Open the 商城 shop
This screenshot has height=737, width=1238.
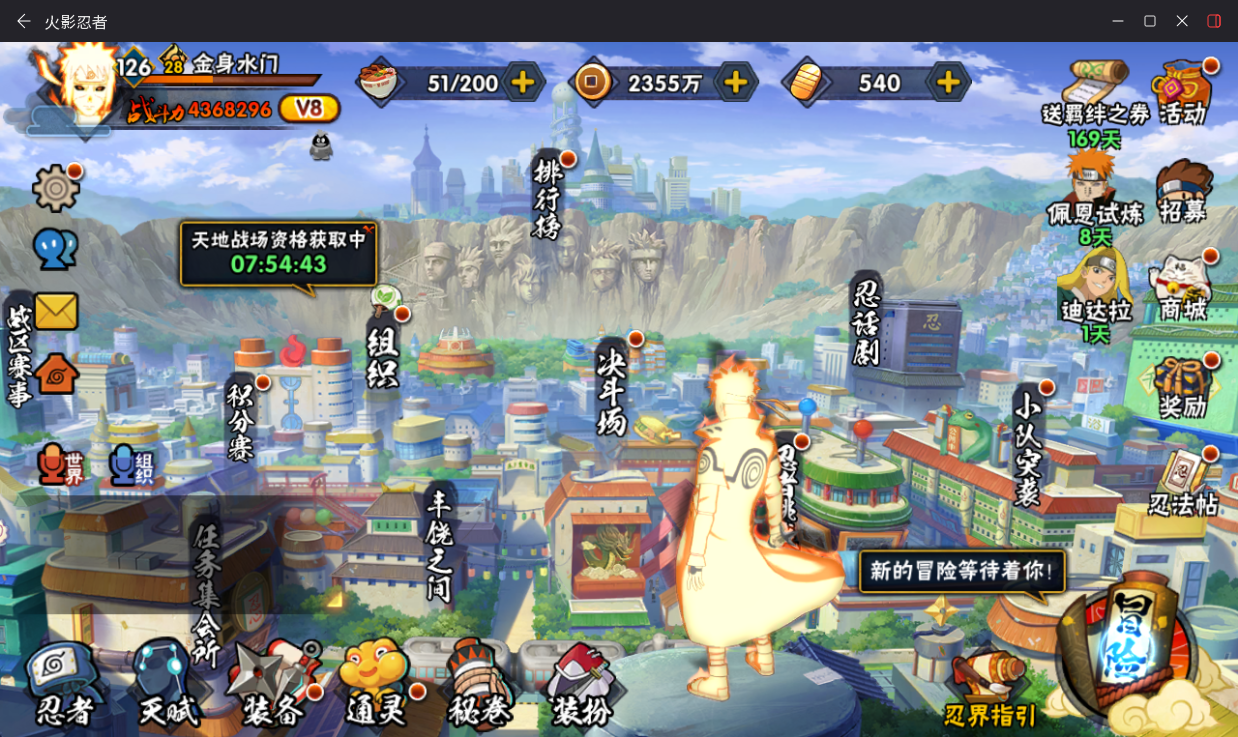1183,290
